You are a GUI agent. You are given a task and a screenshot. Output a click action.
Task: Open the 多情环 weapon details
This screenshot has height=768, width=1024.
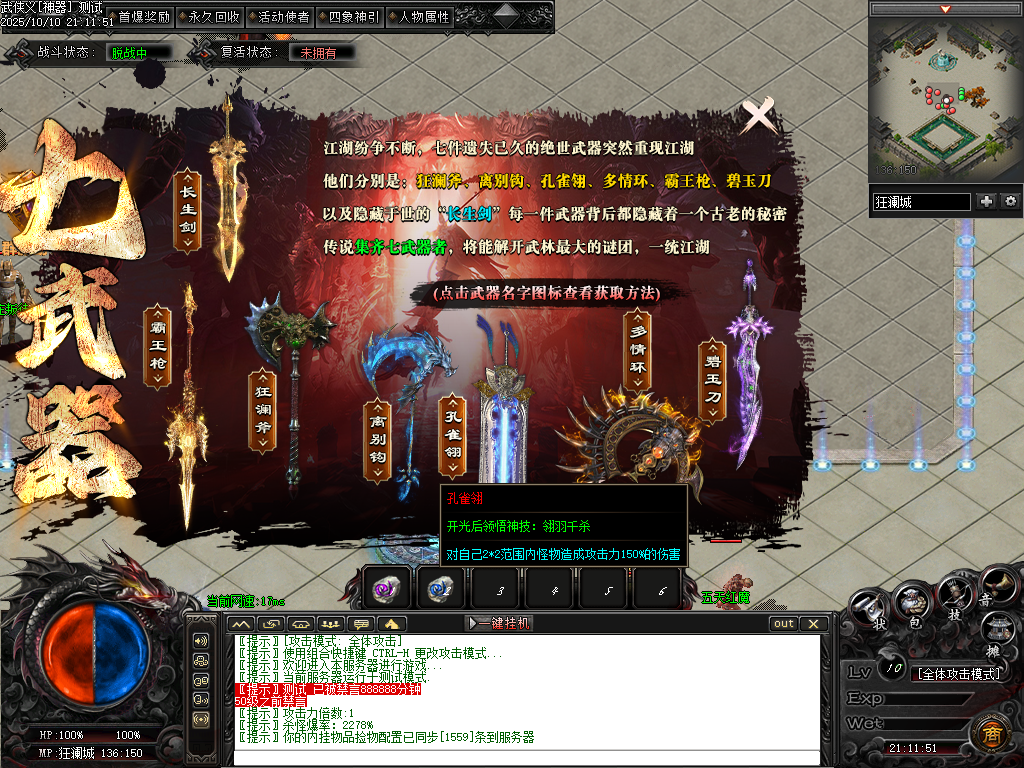pos(638,351)
